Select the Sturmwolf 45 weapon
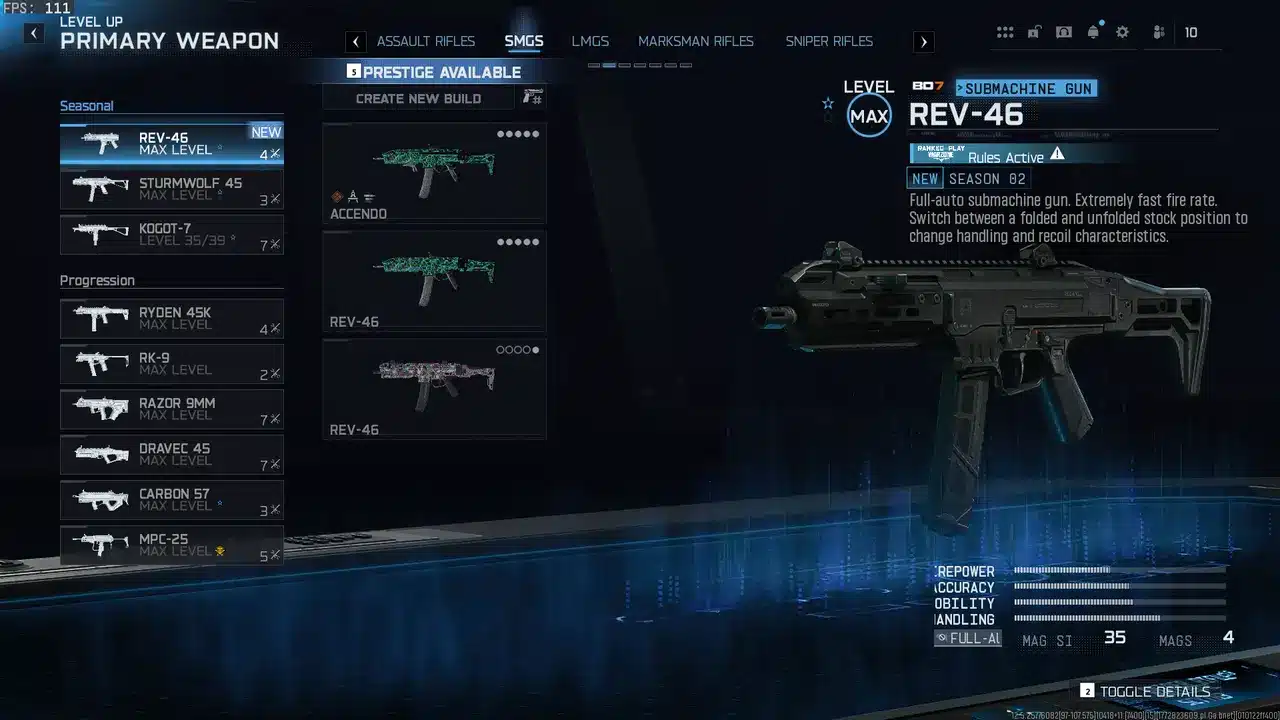 point(171,189)
